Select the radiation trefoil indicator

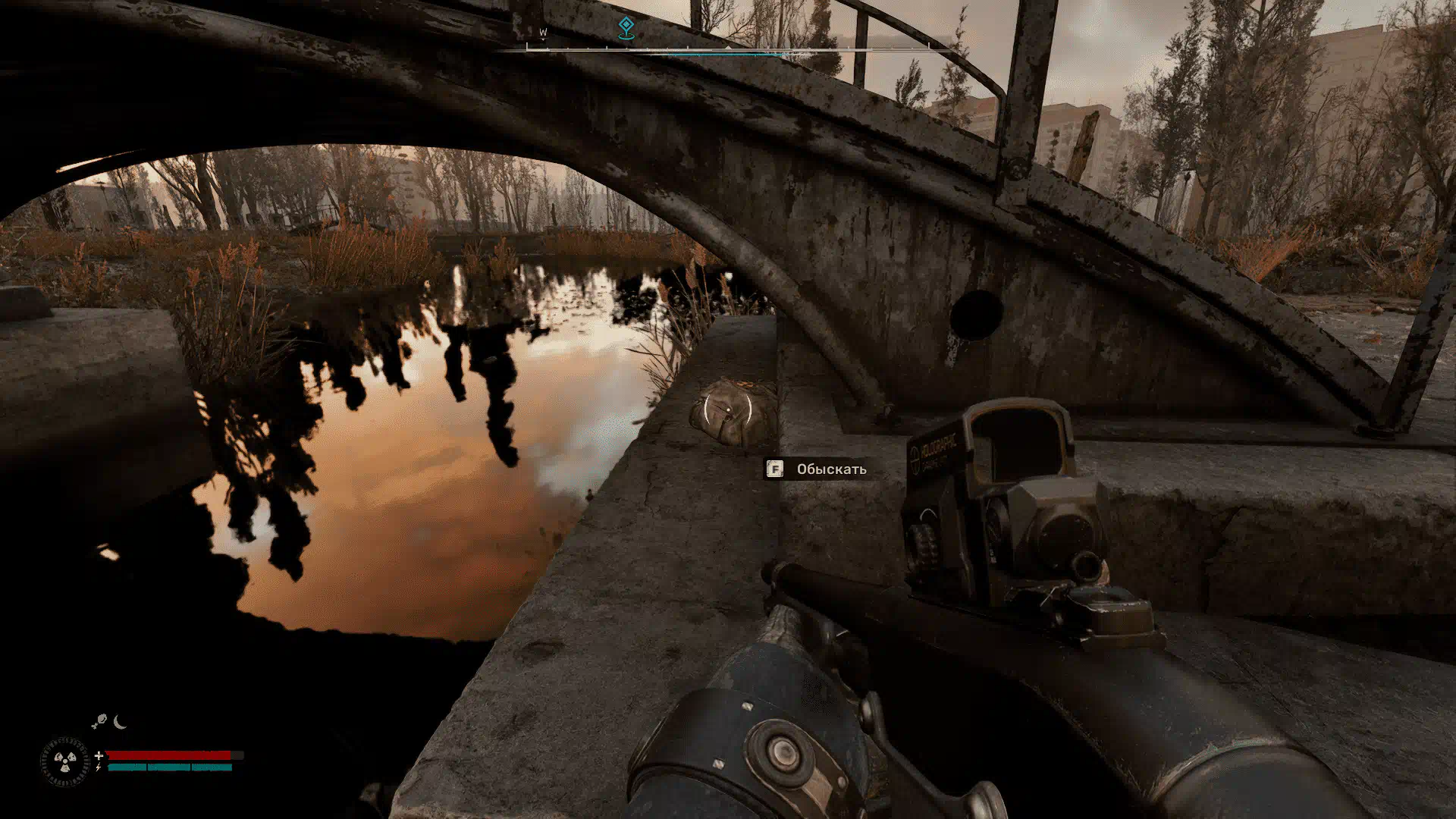coord(64,761)
